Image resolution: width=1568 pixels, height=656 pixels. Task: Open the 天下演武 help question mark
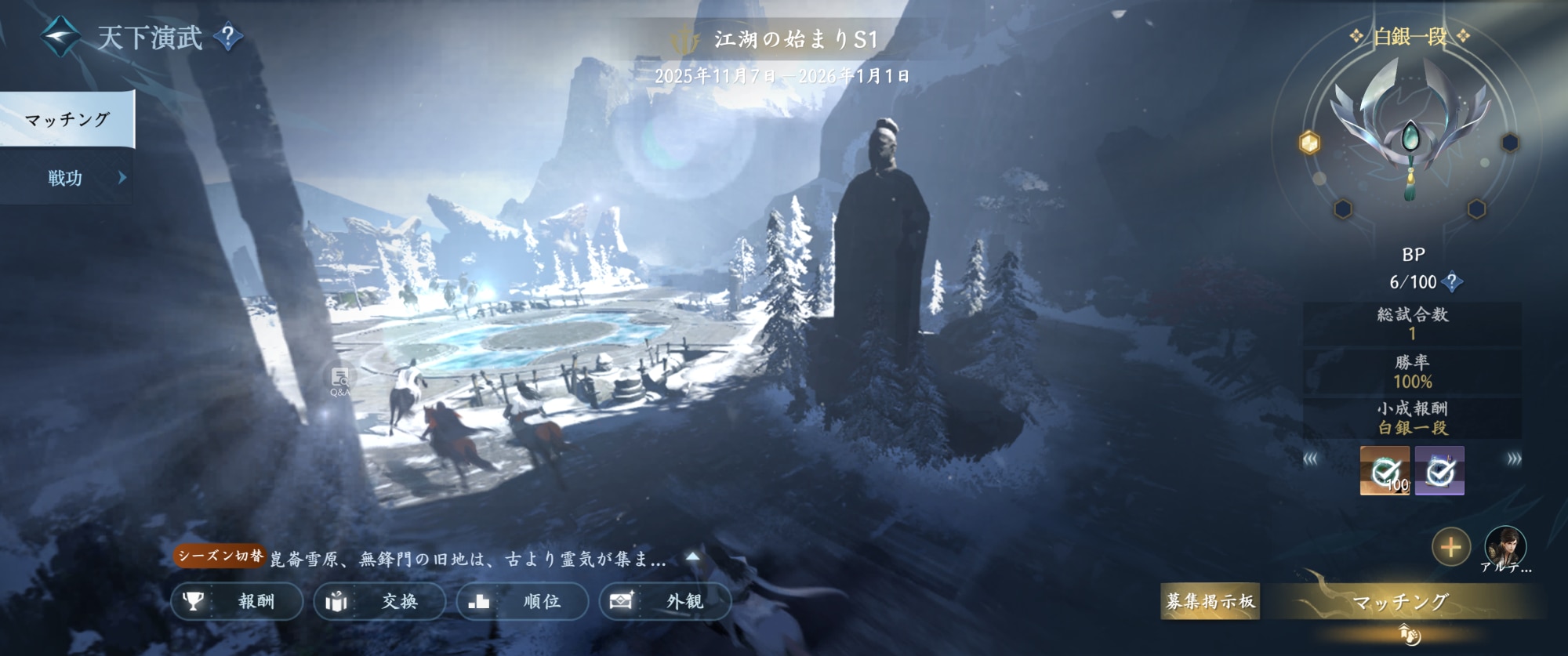point(227,36)
